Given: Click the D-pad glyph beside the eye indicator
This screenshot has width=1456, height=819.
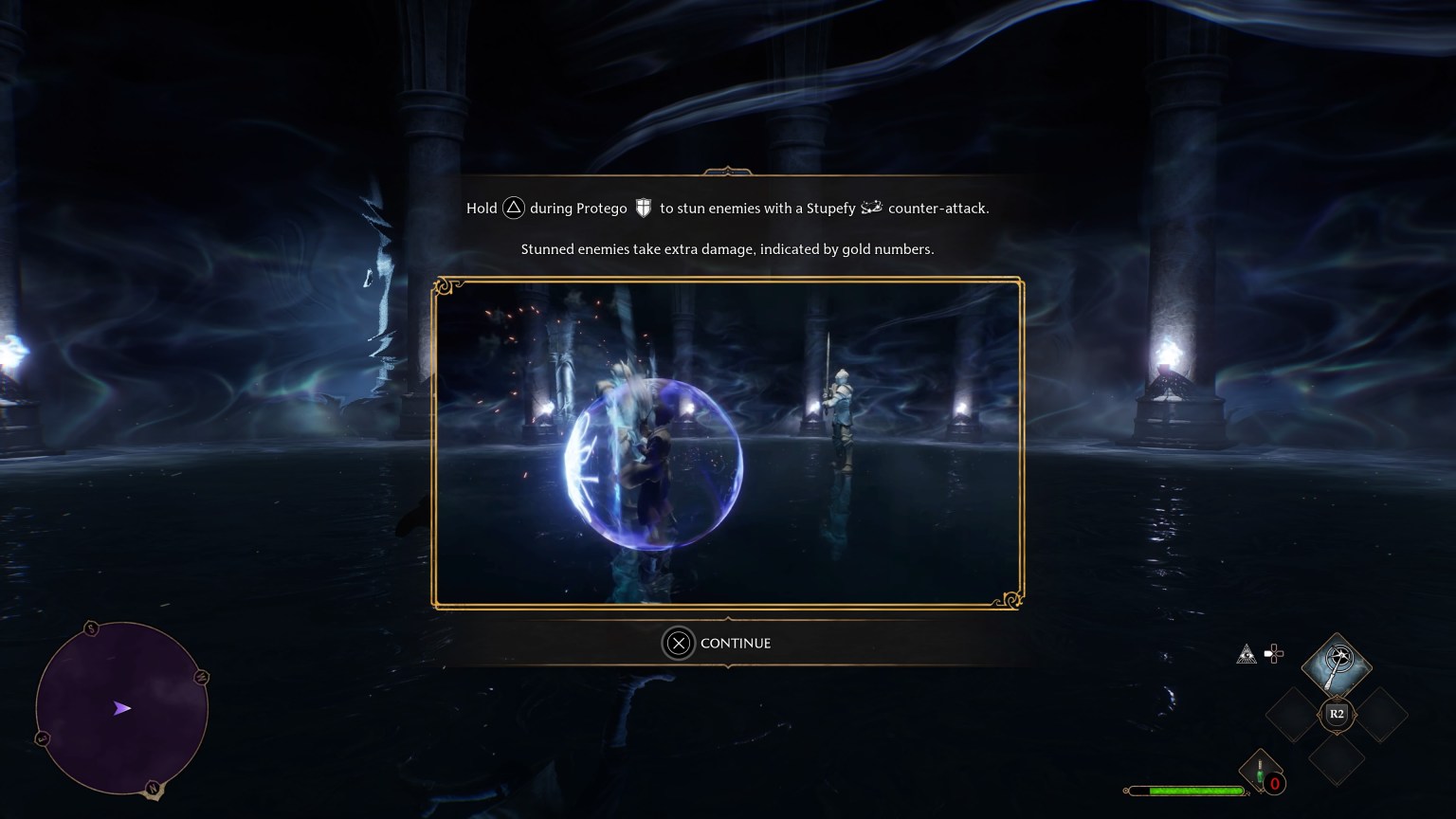Looking at the screenshot, I should 1274,653.
